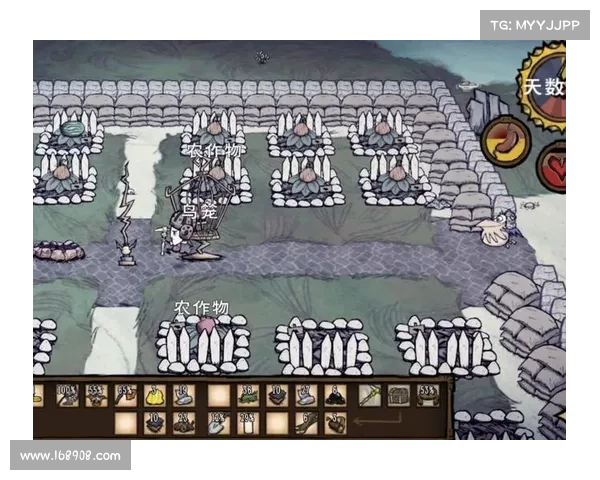Select the pickaxe slot at 55%

pyautogui.click(x=97, y=395)
